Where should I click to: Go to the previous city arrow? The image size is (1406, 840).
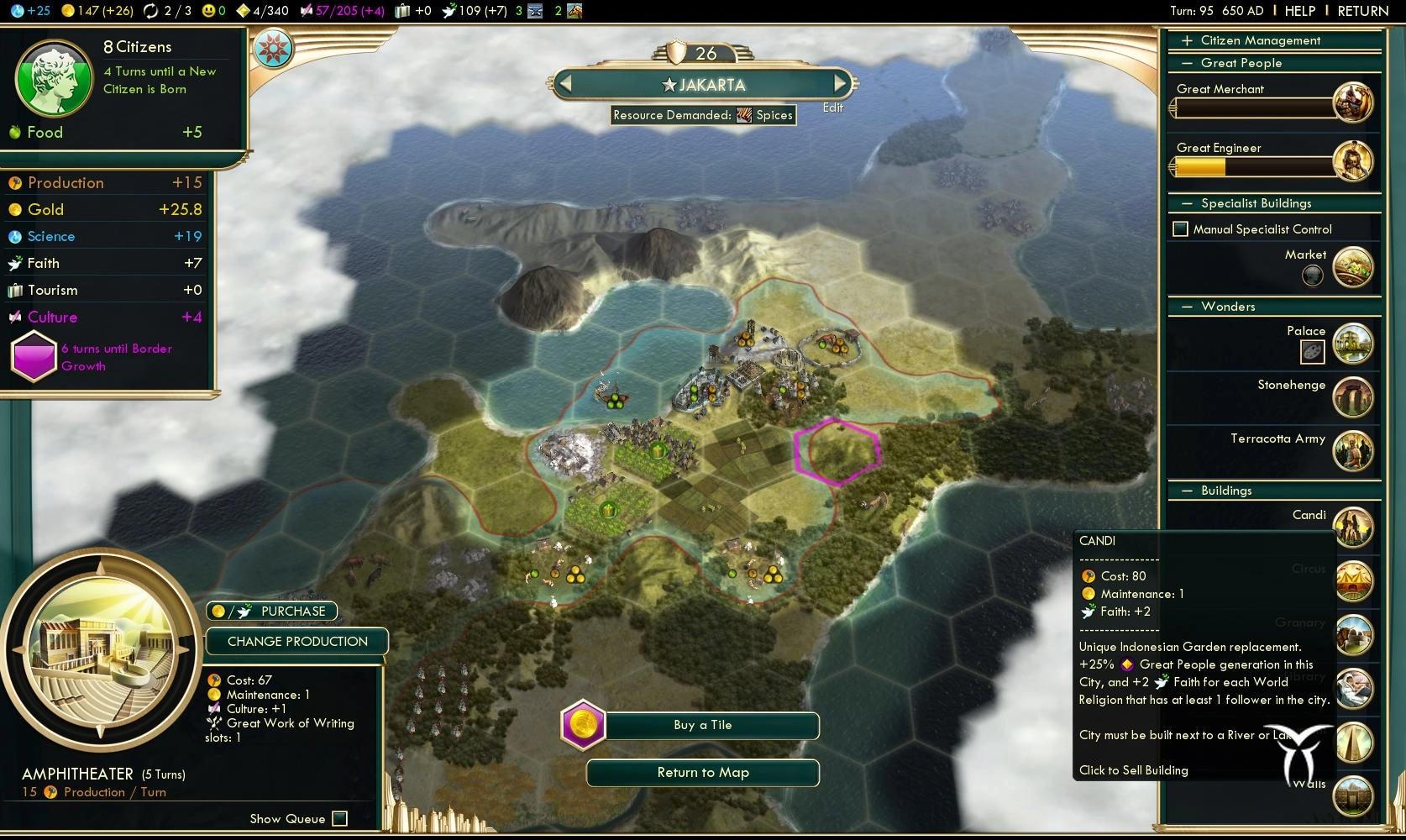tap(565, 84)
